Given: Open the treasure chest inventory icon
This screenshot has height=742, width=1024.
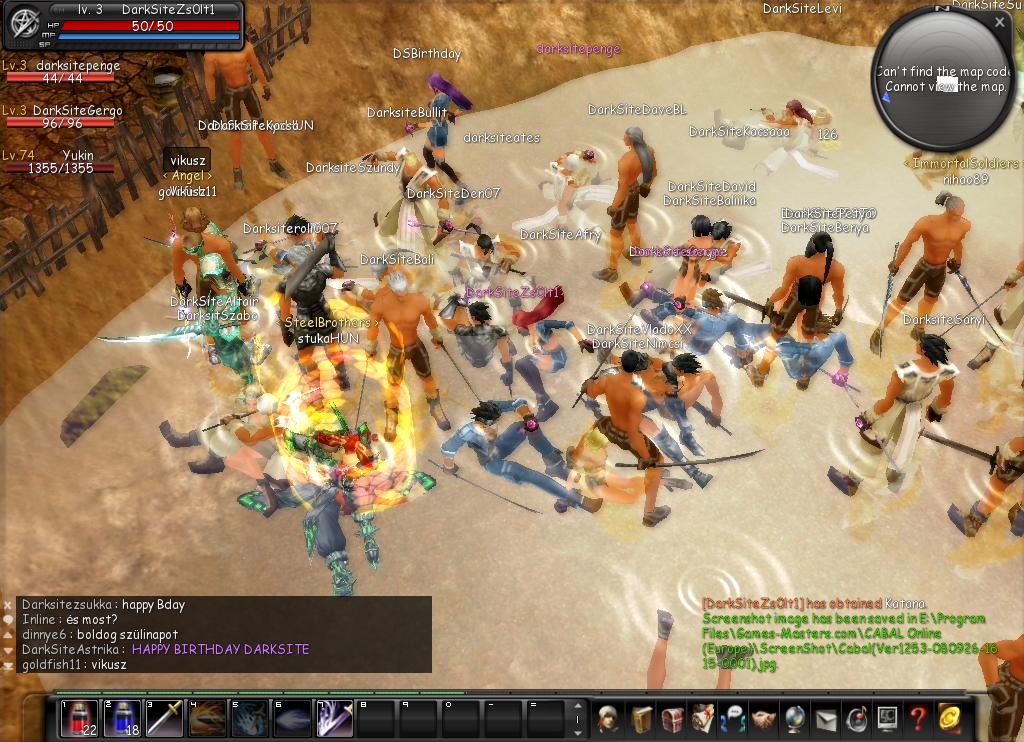Looking at the screenshot, I should click(x=672, y=718).
